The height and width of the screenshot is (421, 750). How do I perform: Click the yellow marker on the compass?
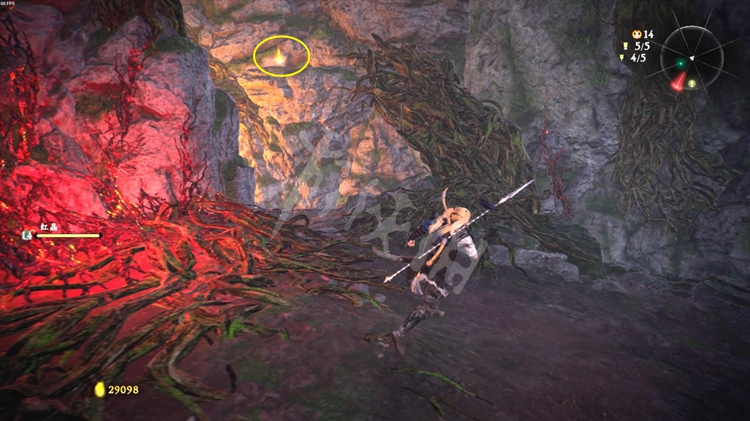coord(690,83)
